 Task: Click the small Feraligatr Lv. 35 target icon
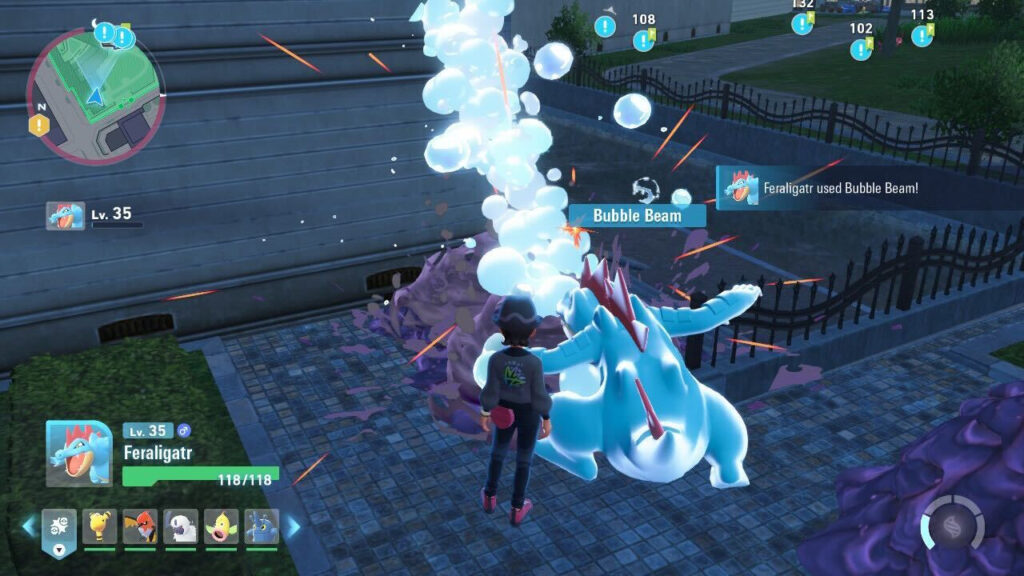pos(65,215)
